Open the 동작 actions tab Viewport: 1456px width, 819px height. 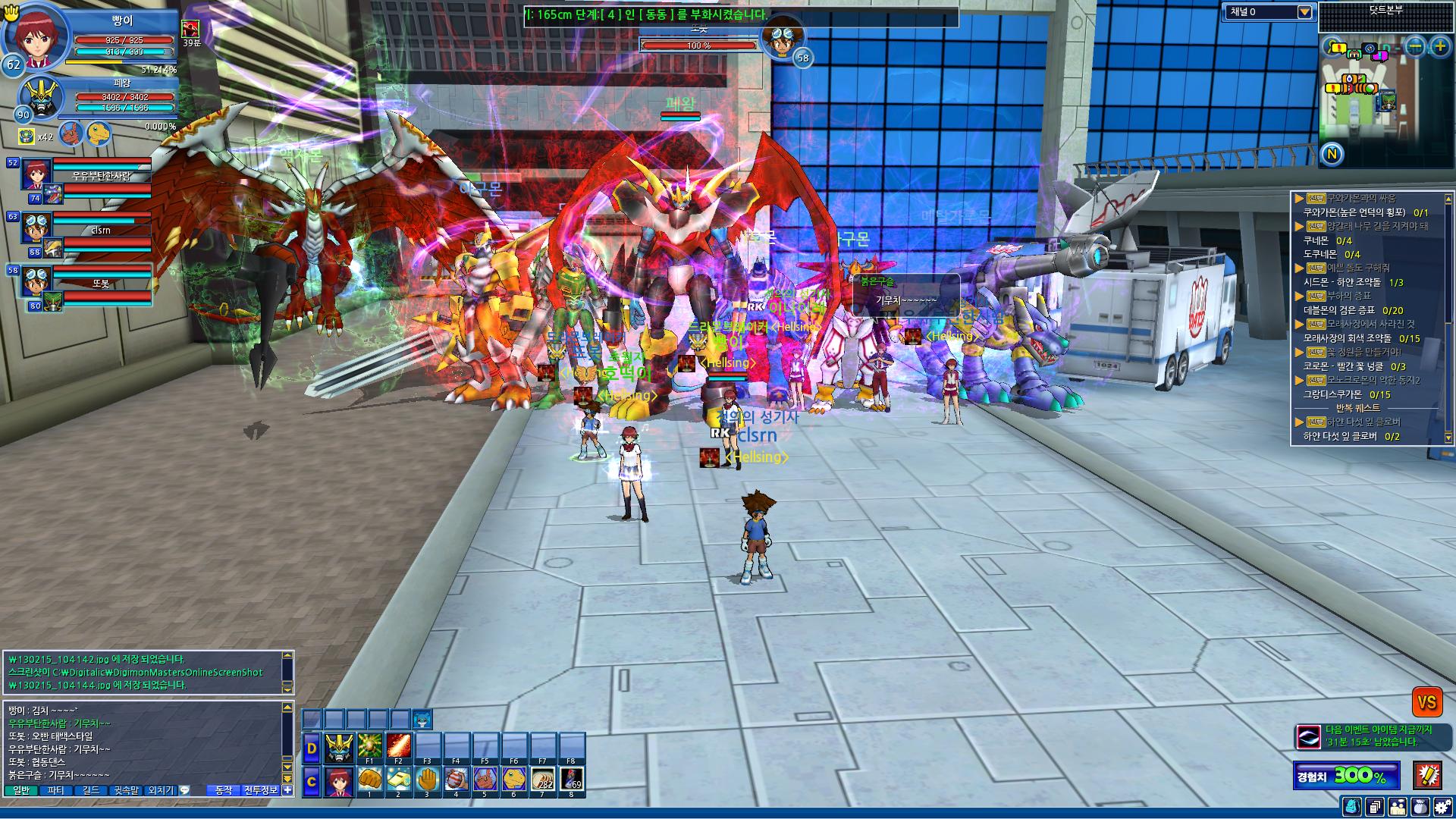224,790
